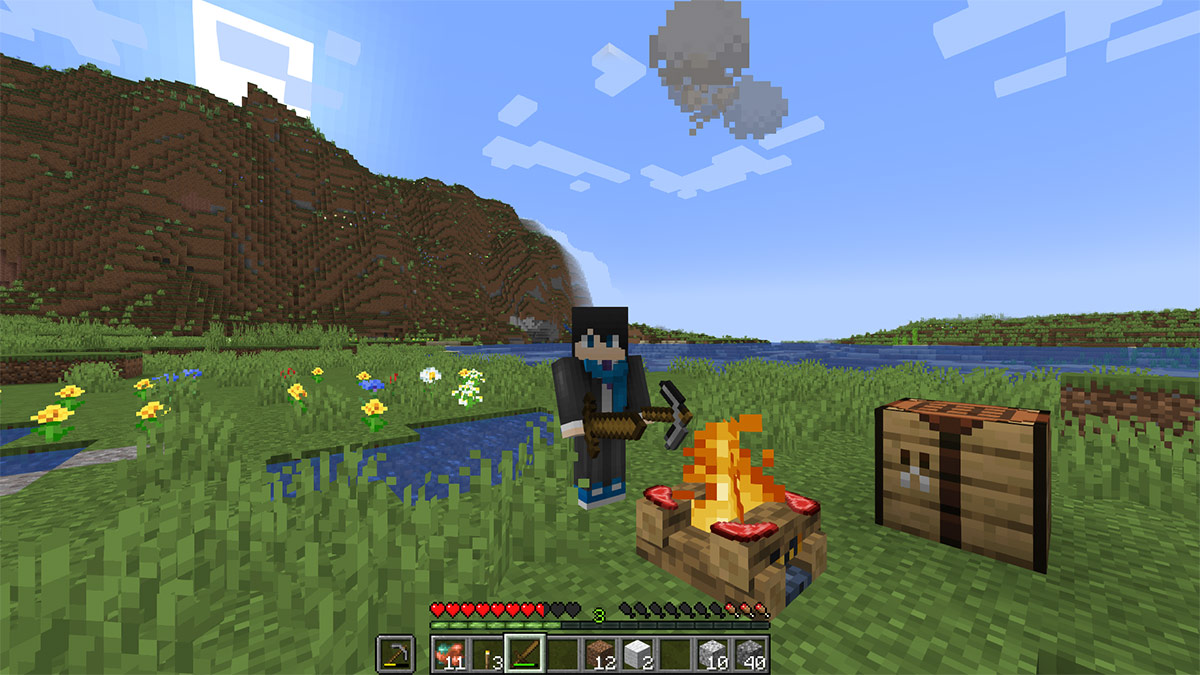Select the off-hand pickaxe slot
The image size is (1200, 675).
pyautogui.click(x=396, y=654)
